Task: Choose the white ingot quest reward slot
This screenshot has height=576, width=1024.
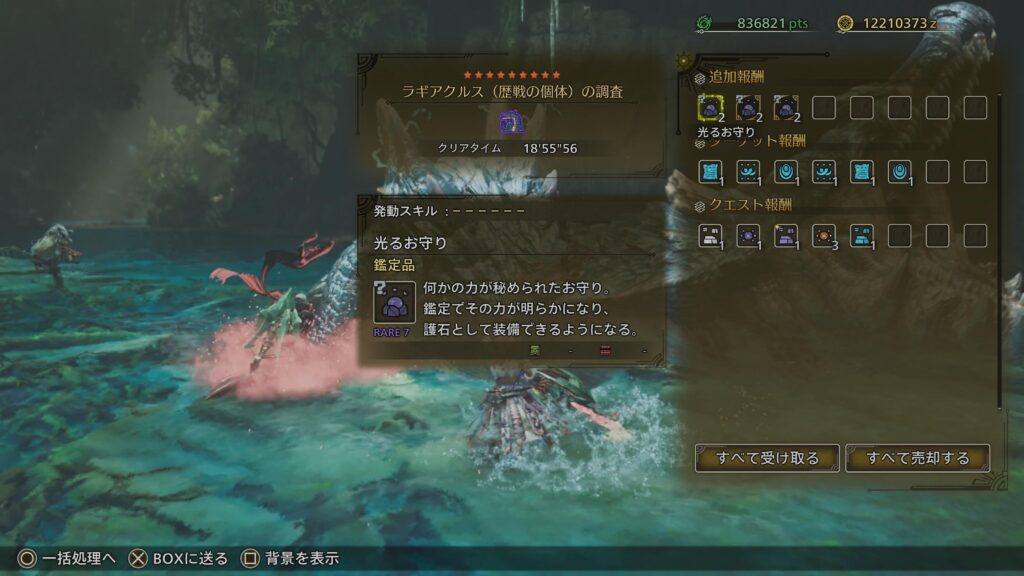Action: click(710, 235)
